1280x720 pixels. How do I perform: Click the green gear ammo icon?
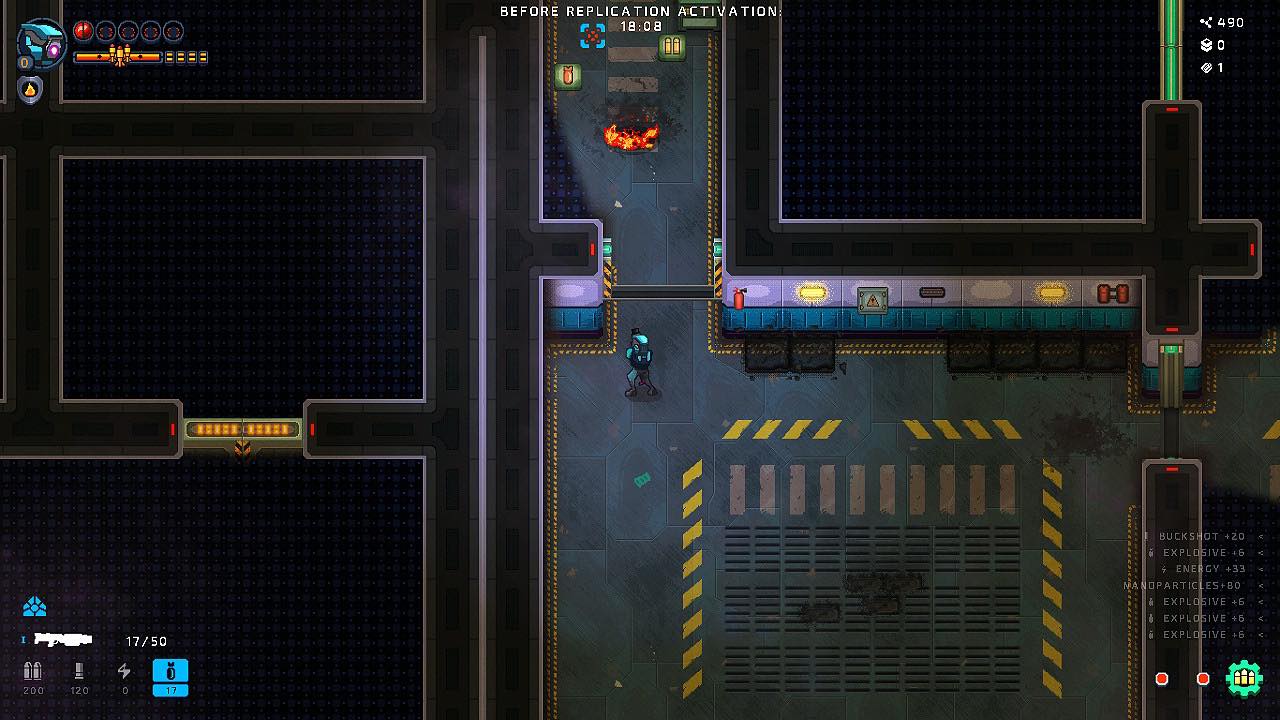click(x=1244, y=678)
